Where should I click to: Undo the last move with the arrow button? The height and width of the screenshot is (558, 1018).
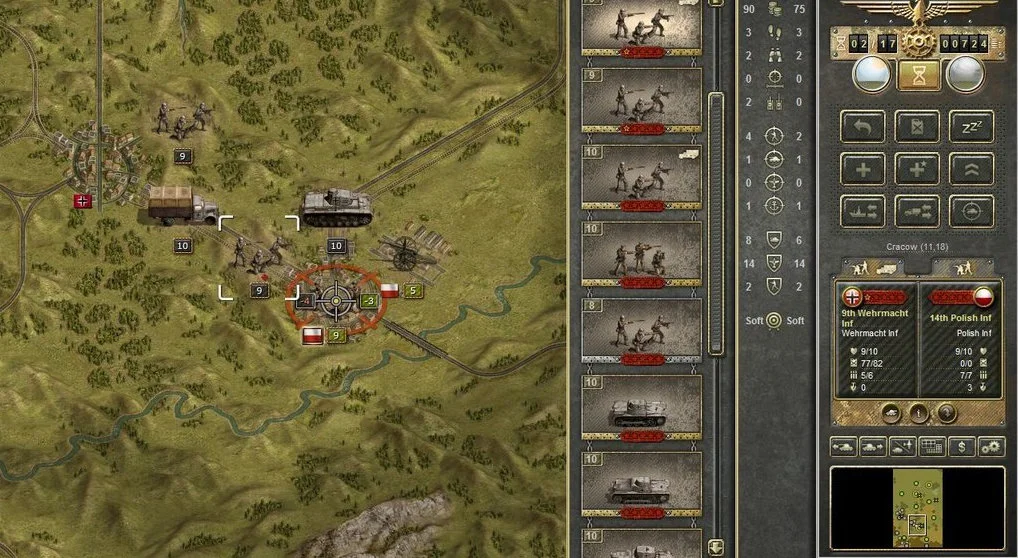point(862,126)
